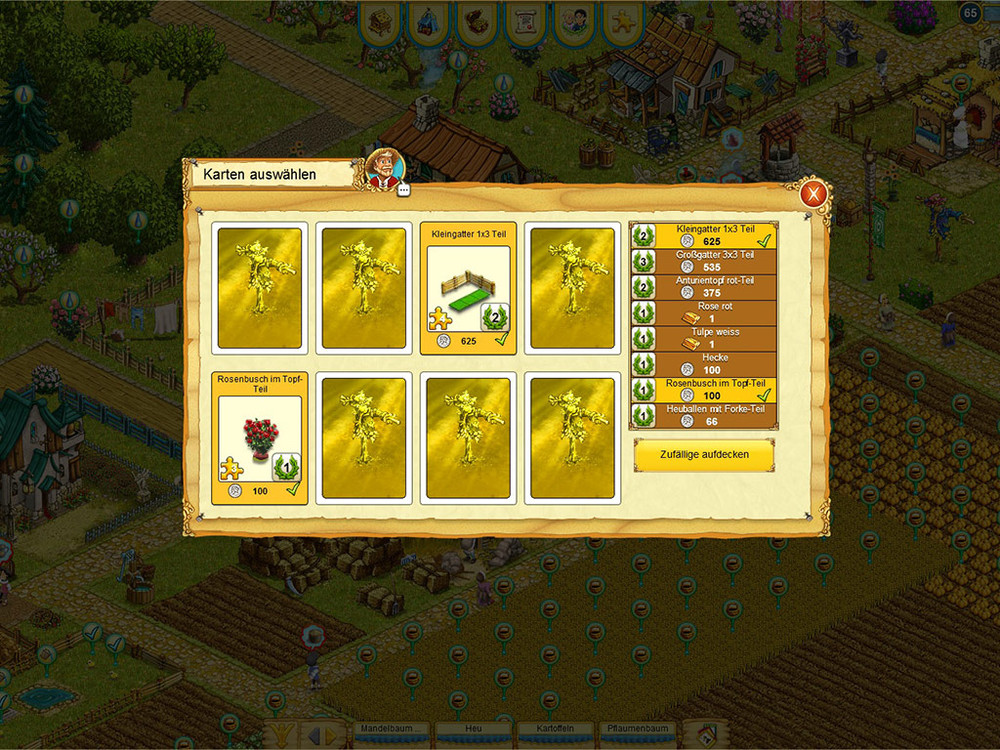Click the Zufällige aufdecken button
Image resolution: width=1000 pixels, height=750 pixels.
(x=703, y=455)
